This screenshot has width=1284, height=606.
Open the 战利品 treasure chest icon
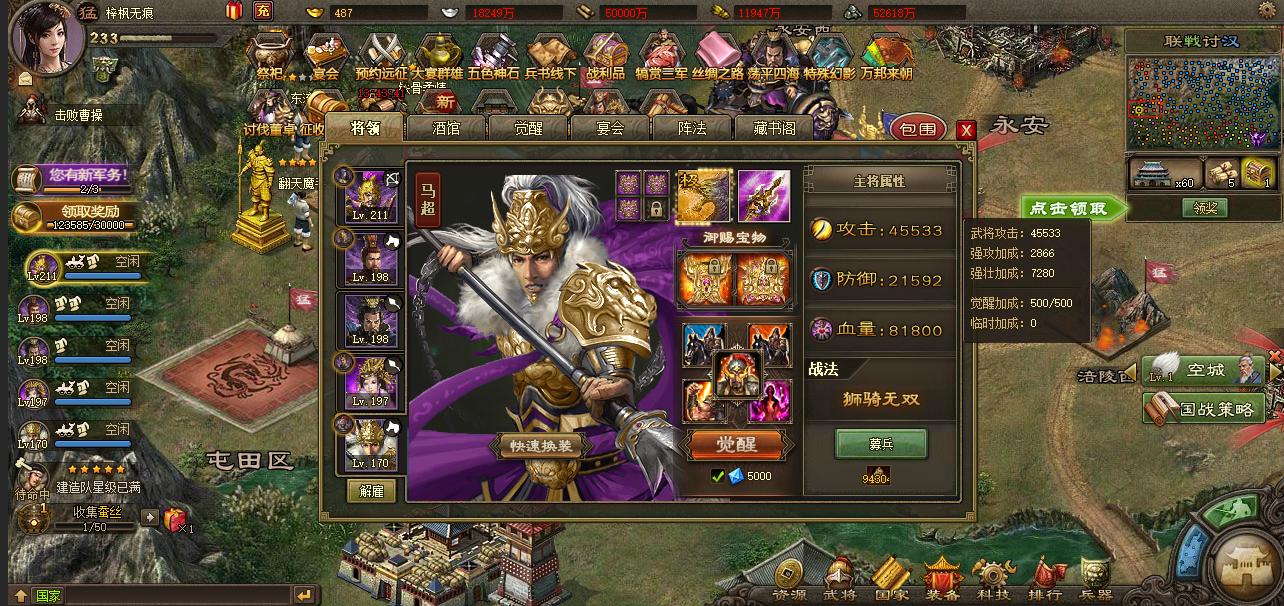[605, 56]
